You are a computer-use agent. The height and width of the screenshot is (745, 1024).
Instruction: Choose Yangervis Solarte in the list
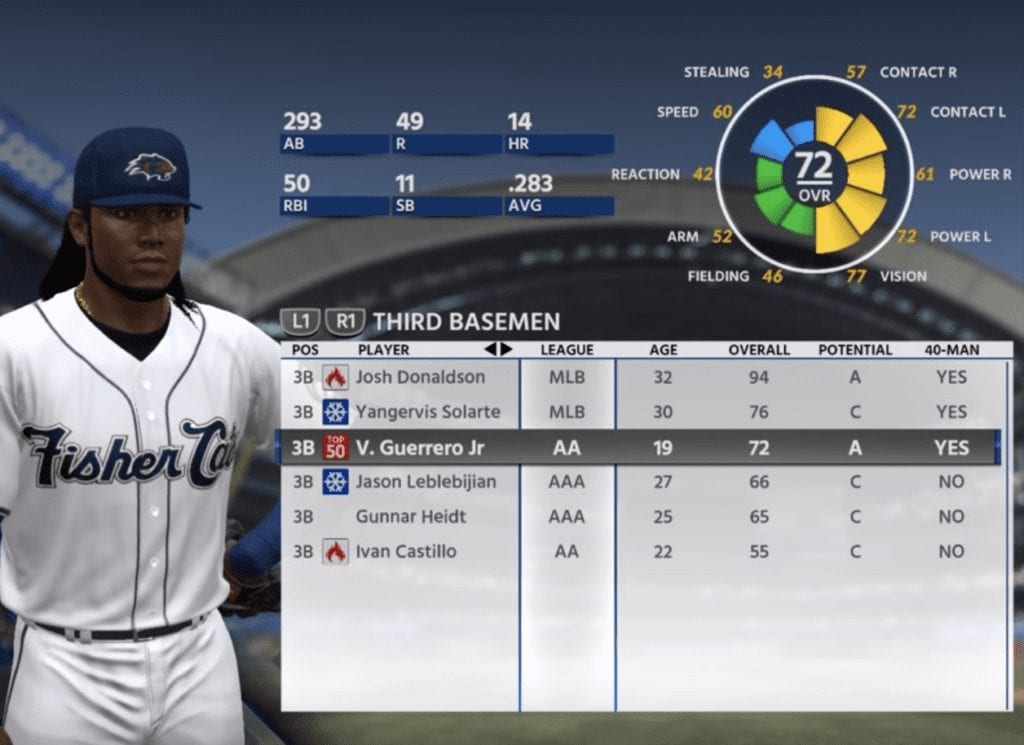coord(427,412)
